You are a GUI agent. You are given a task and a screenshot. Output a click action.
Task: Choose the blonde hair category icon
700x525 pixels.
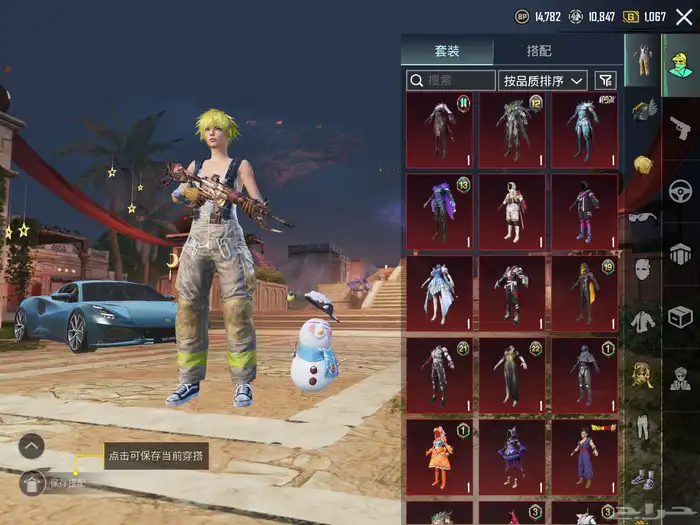tap(642, 164)
